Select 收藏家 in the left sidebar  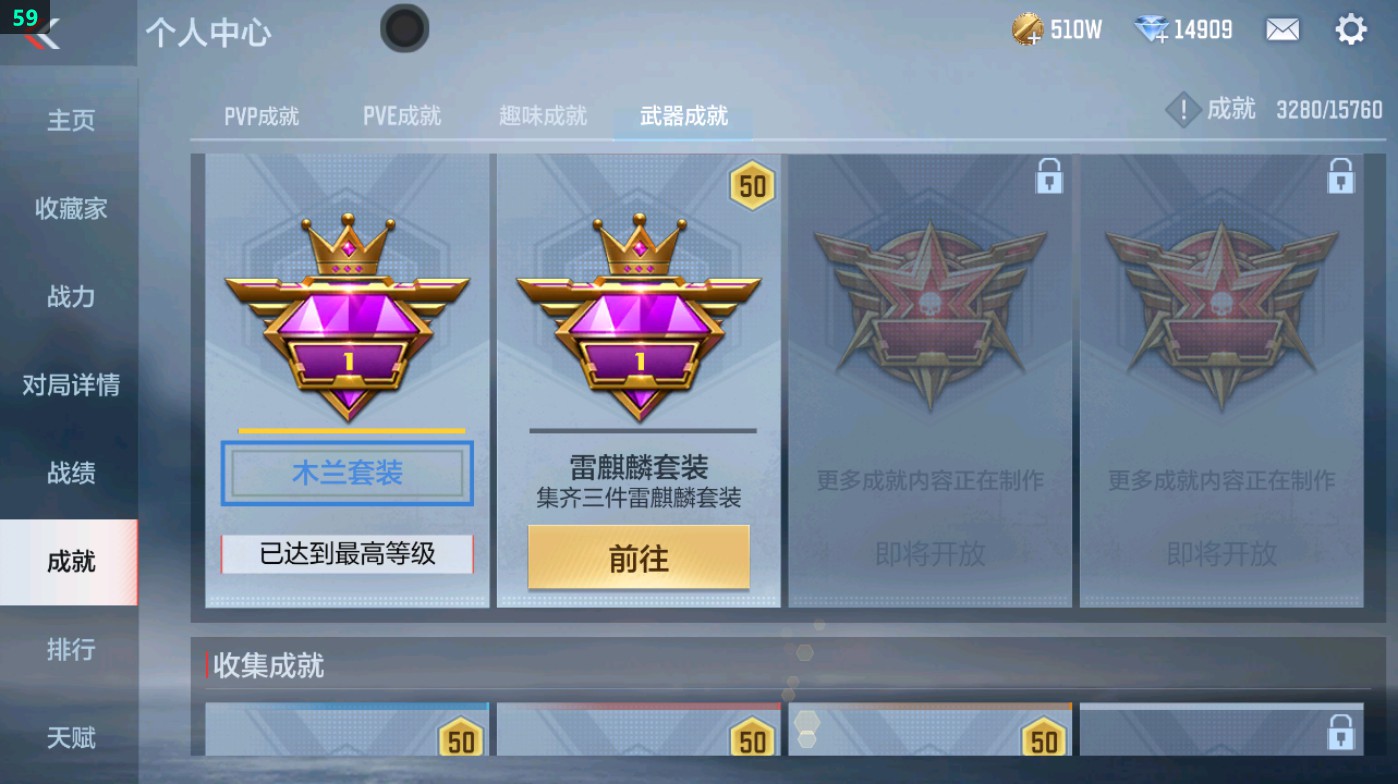coord(70,209)
